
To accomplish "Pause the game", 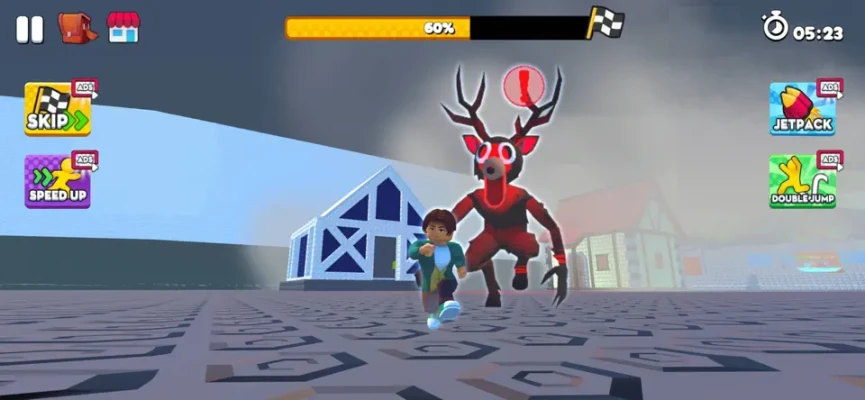I will point(29,29).
